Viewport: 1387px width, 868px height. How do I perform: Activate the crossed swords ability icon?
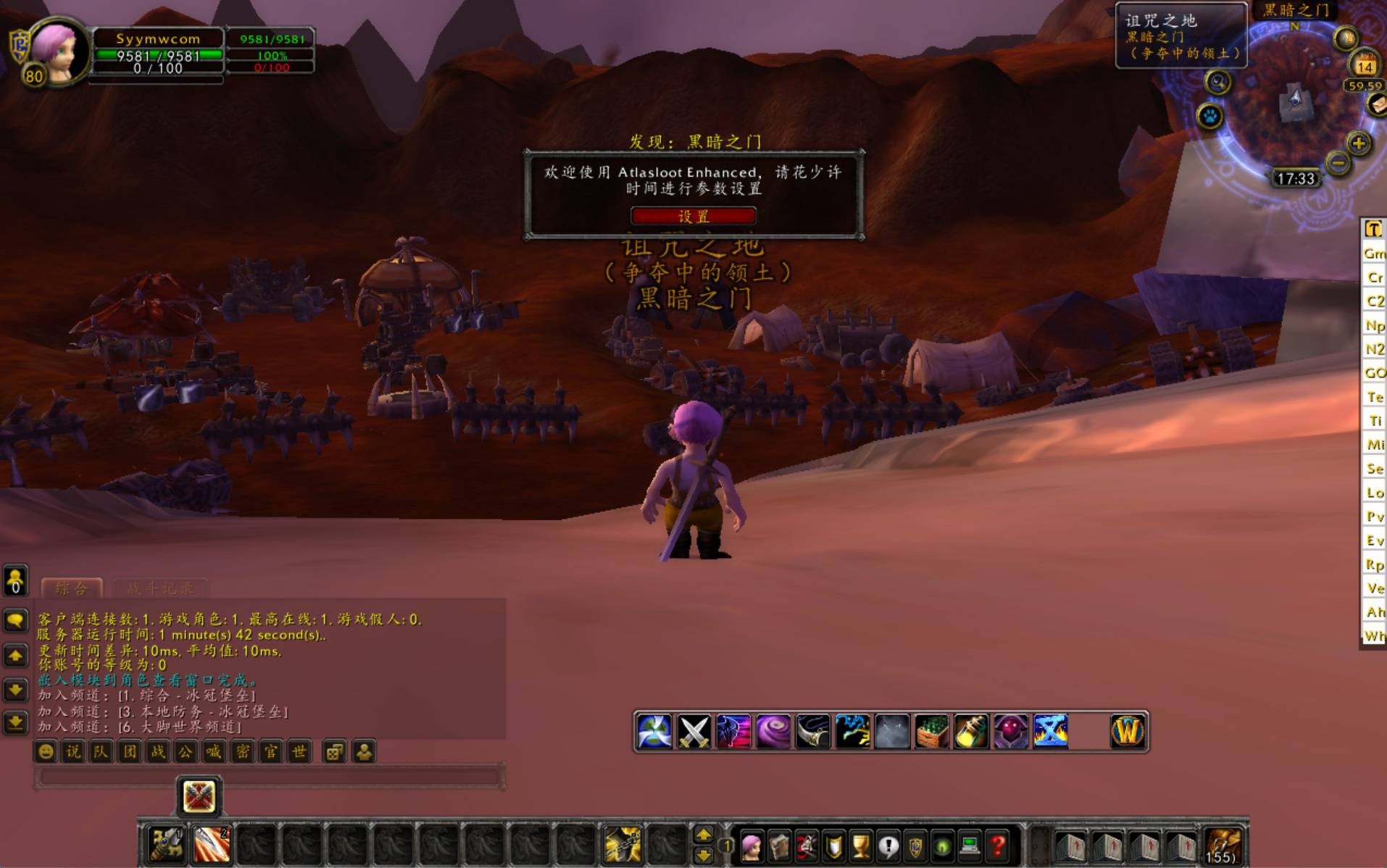[693, 731]
